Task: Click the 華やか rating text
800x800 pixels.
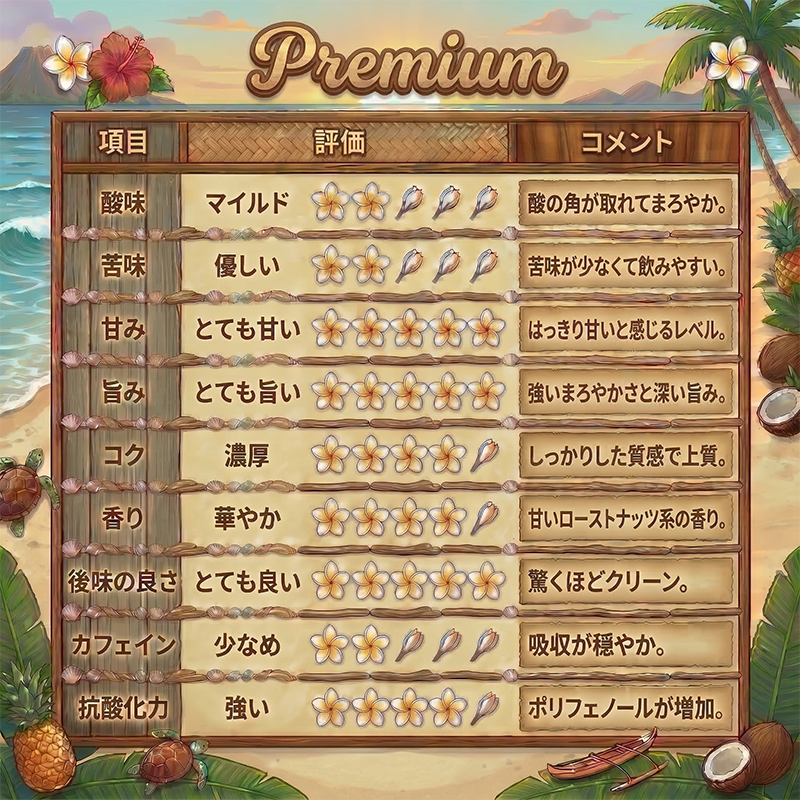Action: pos(247,518)
